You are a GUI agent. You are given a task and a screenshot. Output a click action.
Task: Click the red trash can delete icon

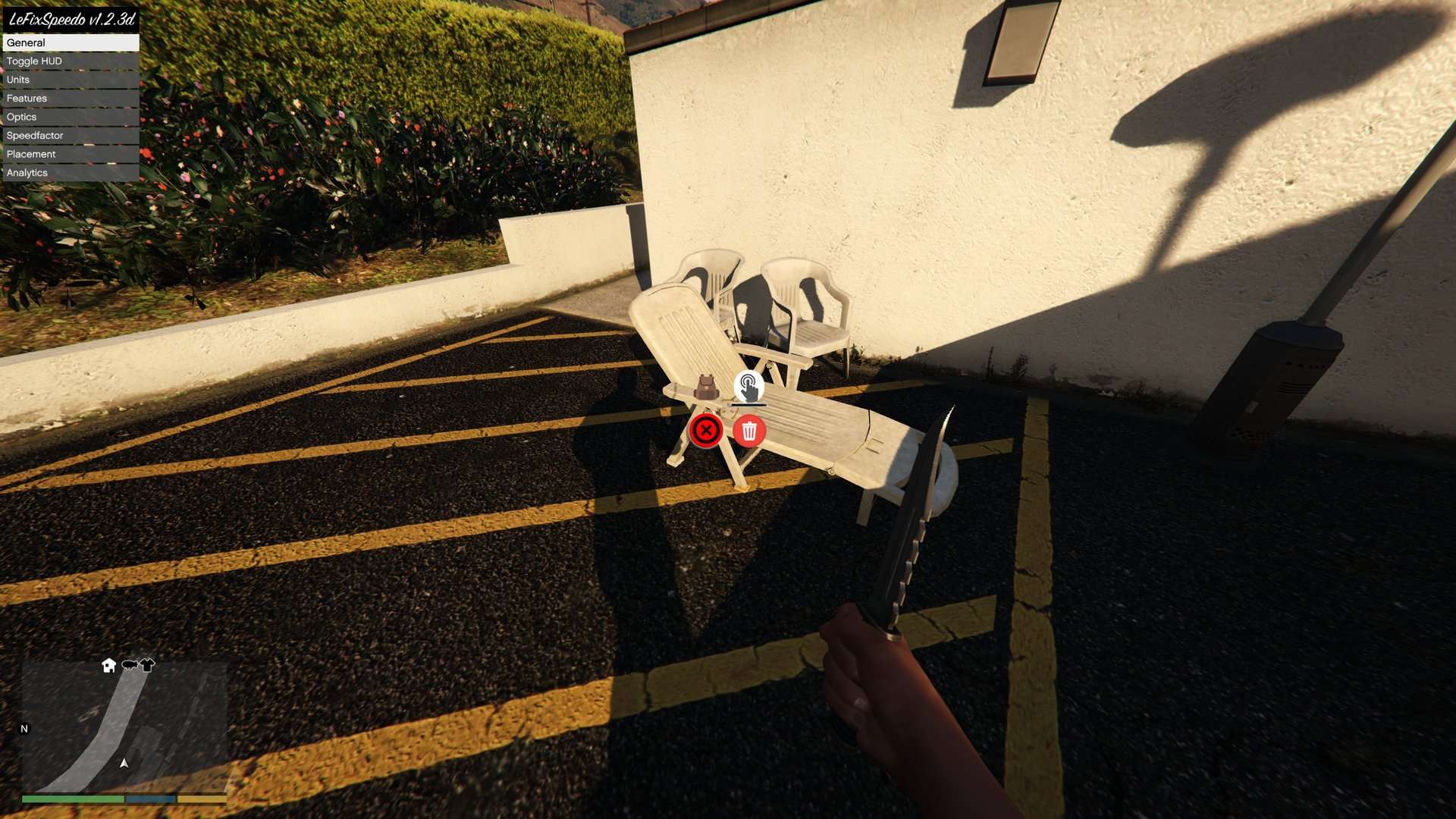(x=749, y=431)
